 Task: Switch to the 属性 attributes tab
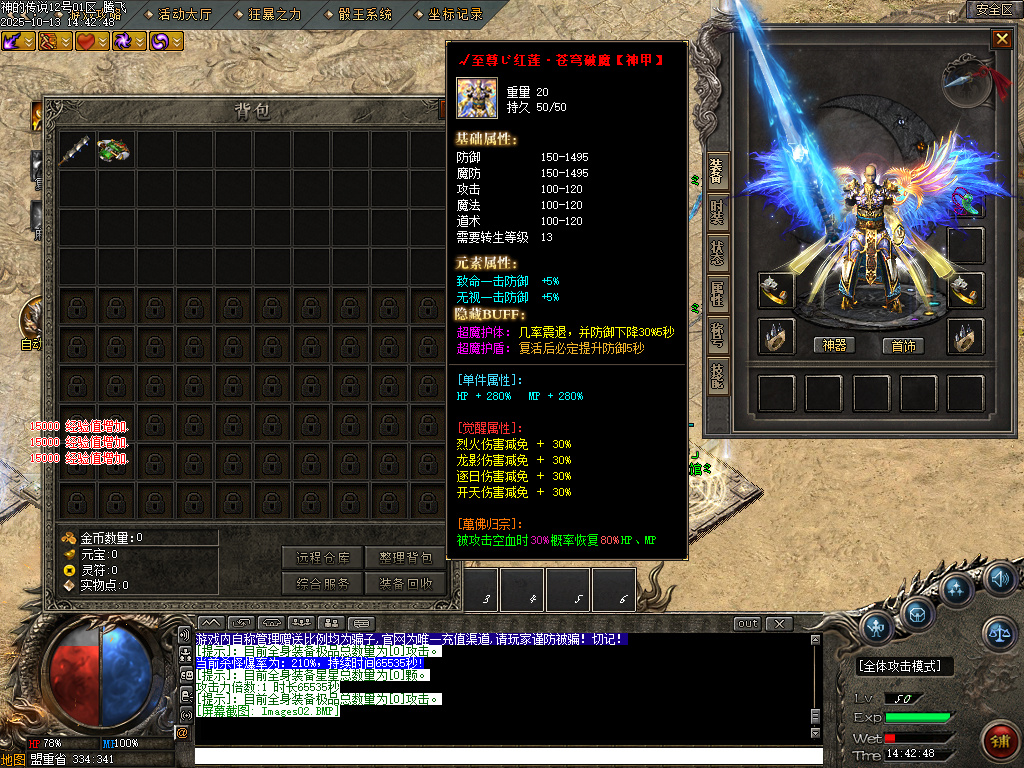tap(717, 295)
